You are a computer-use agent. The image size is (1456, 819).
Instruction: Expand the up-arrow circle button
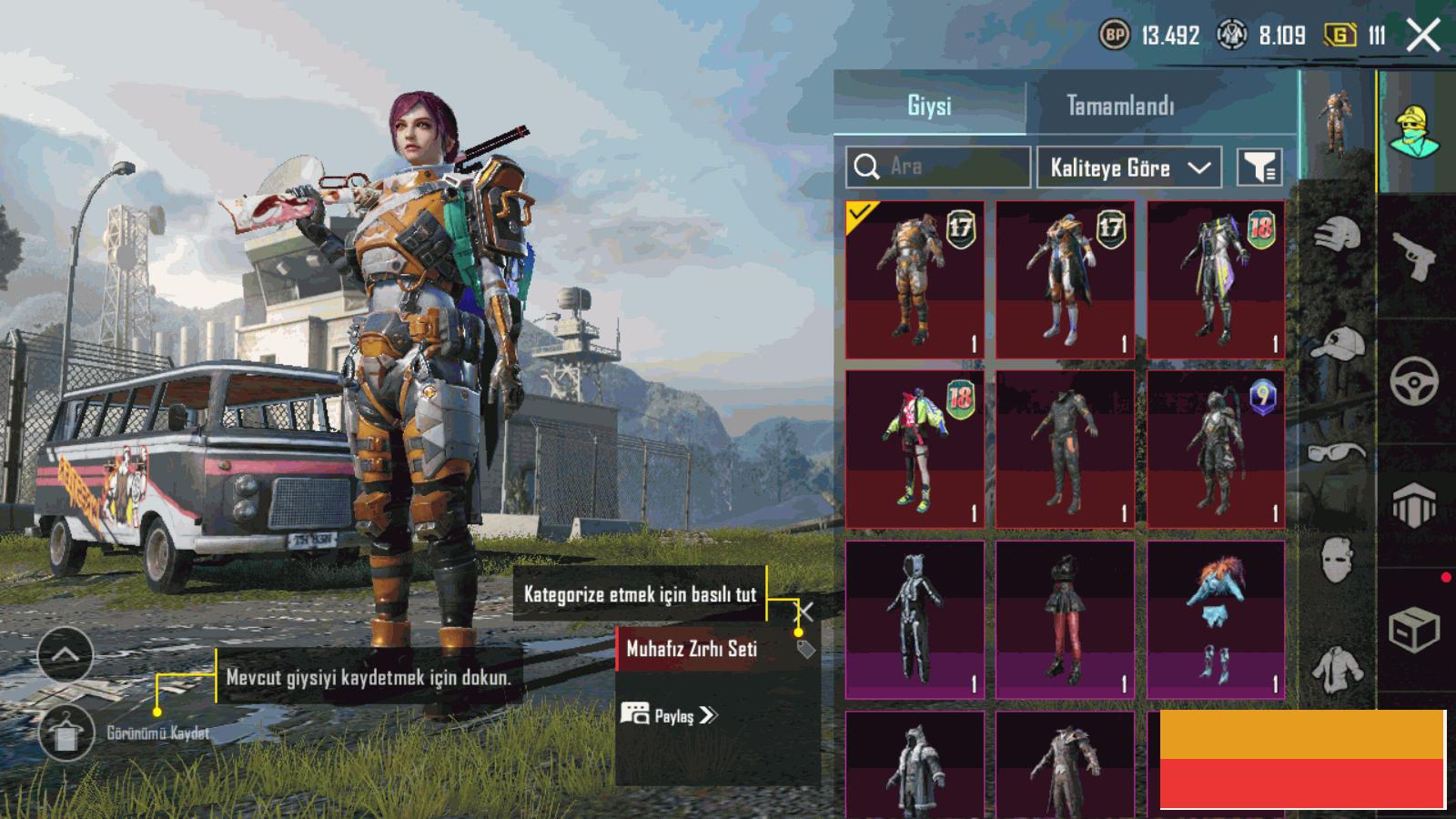(x=66, y=654)
